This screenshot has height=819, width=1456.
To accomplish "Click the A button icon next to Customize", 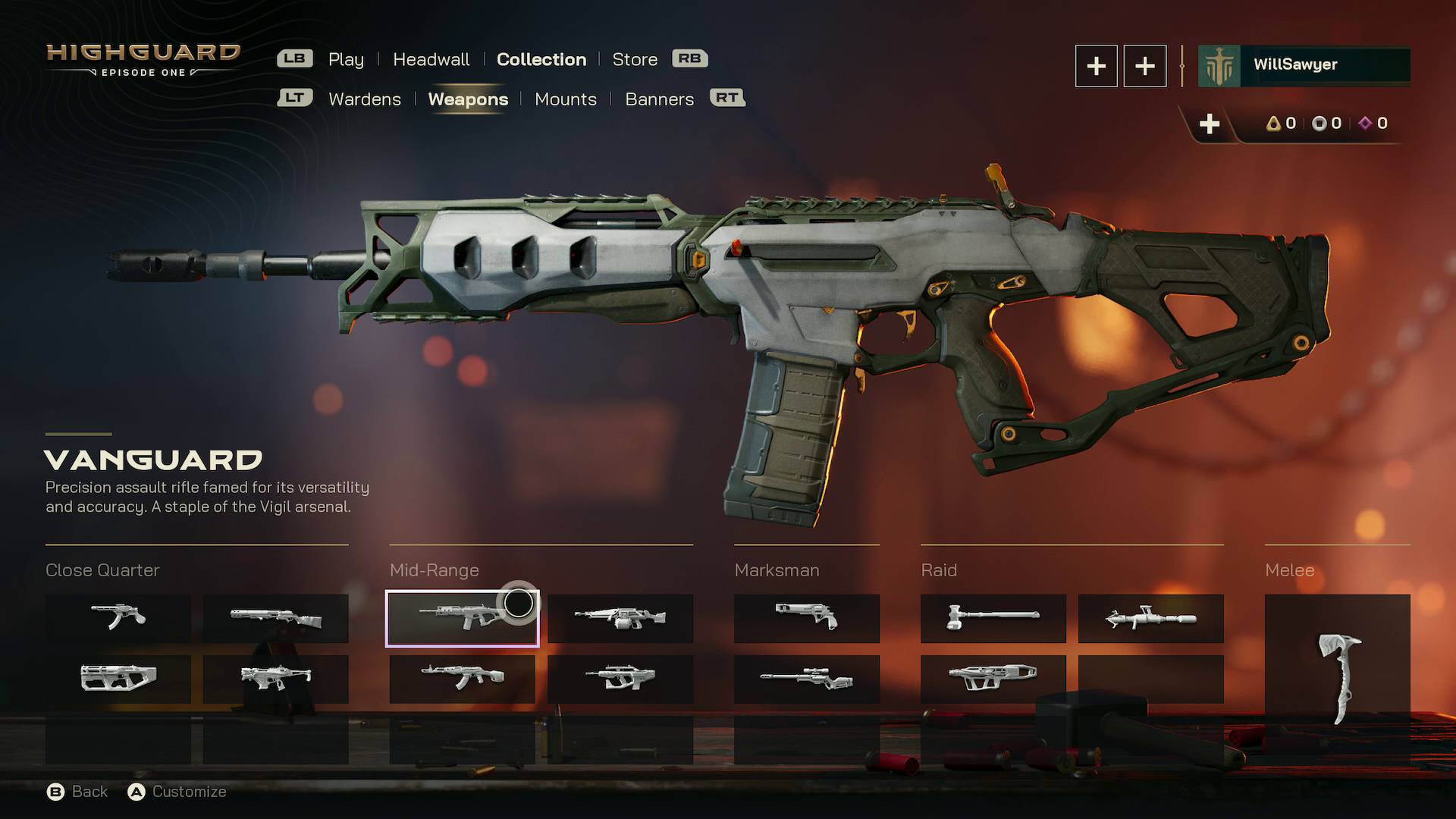I will click(137, 792).
